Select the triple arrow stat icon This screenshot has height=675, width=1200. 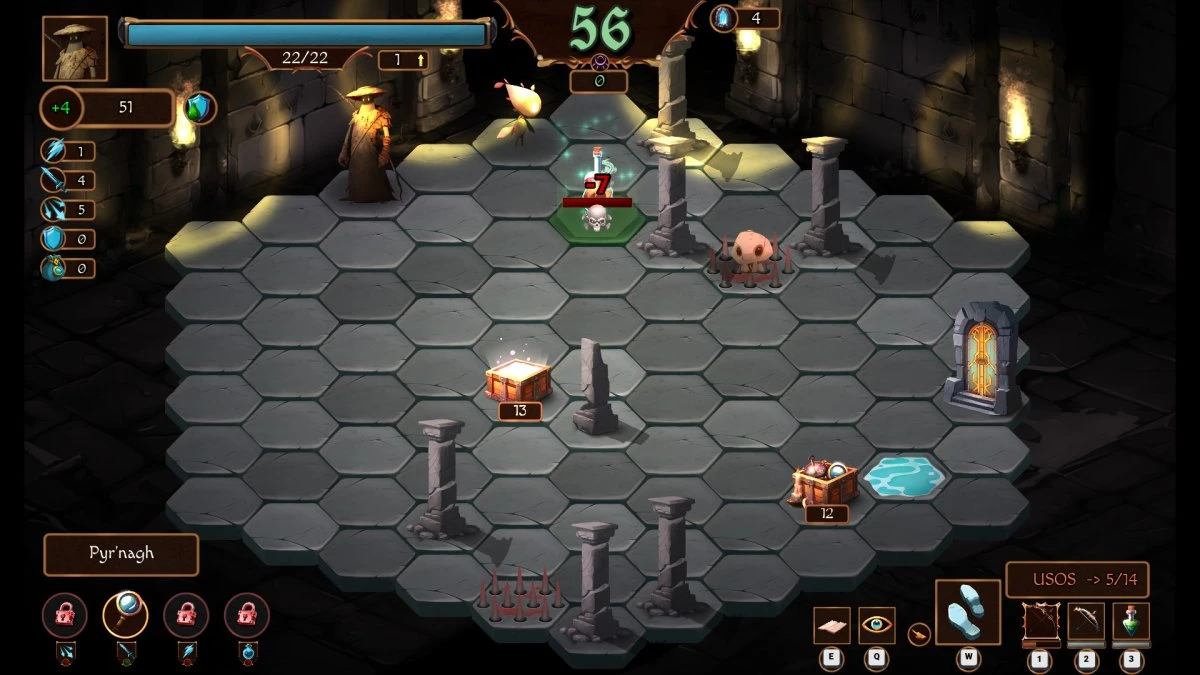coord(52,210)
